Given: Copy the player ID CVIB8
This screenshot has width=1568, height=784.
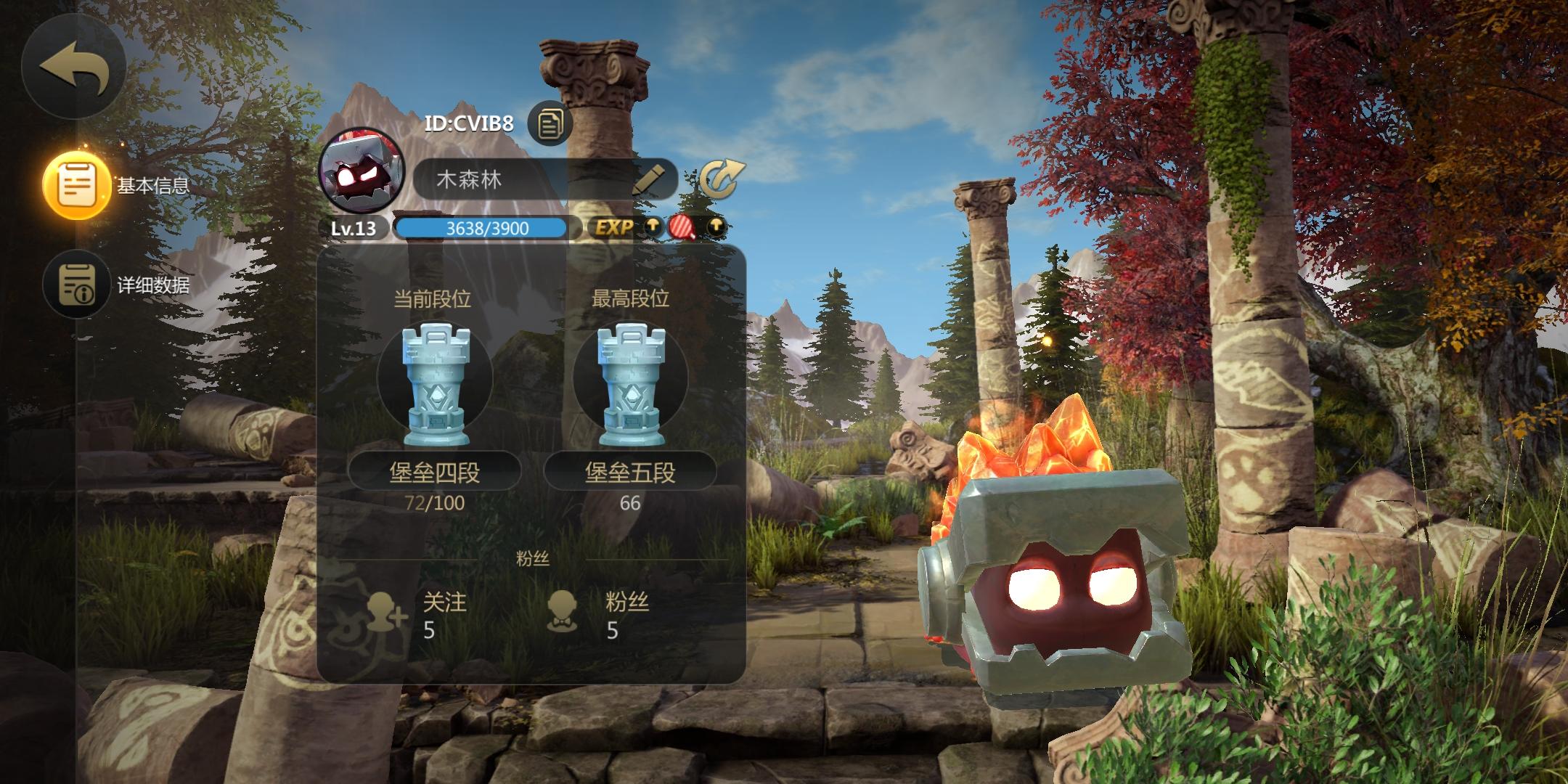Looking at the screenshot, I should (550, 123).
